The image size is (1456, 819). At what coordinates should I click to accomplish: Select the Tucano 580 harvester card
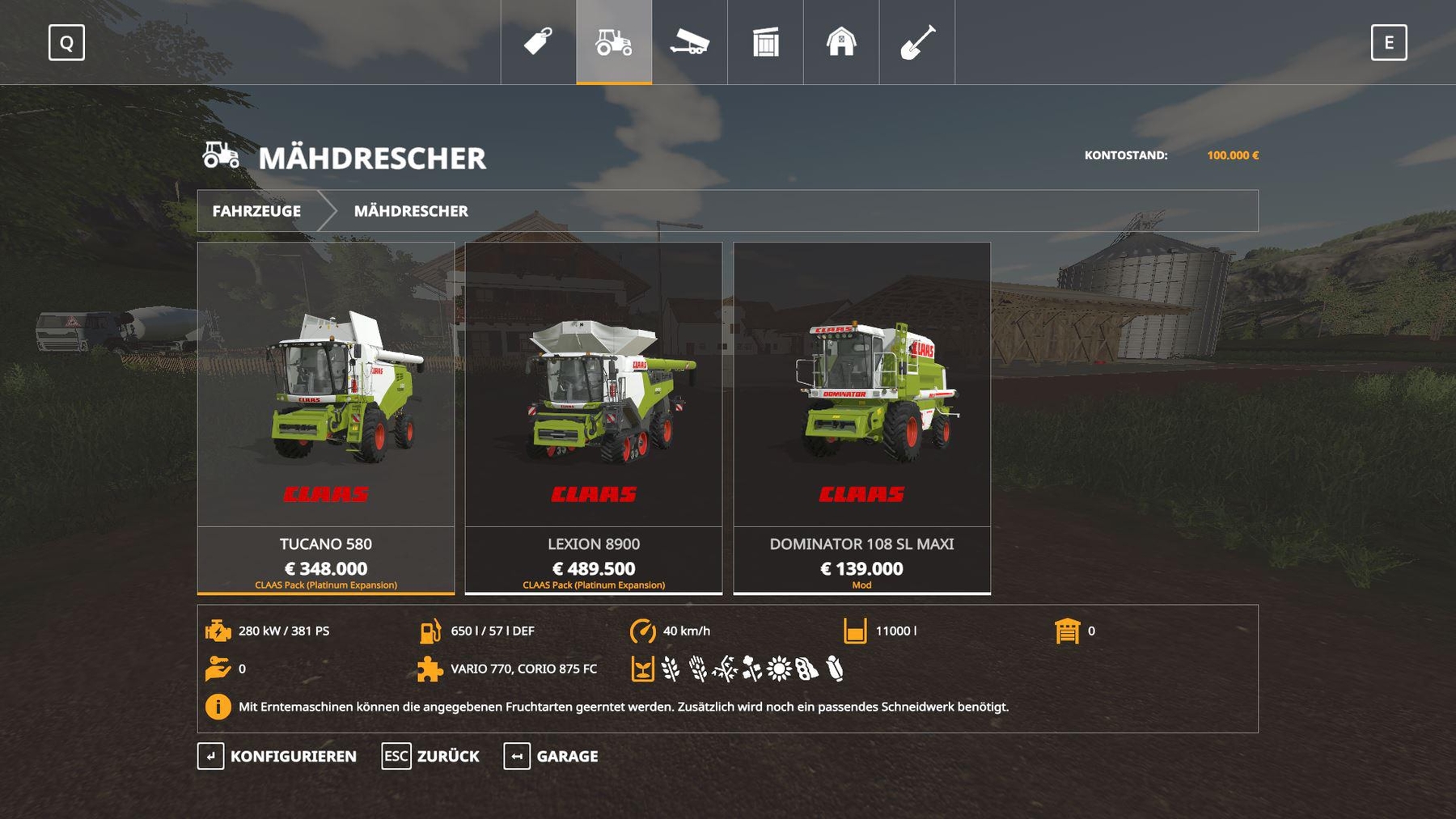tap(326, 417)
